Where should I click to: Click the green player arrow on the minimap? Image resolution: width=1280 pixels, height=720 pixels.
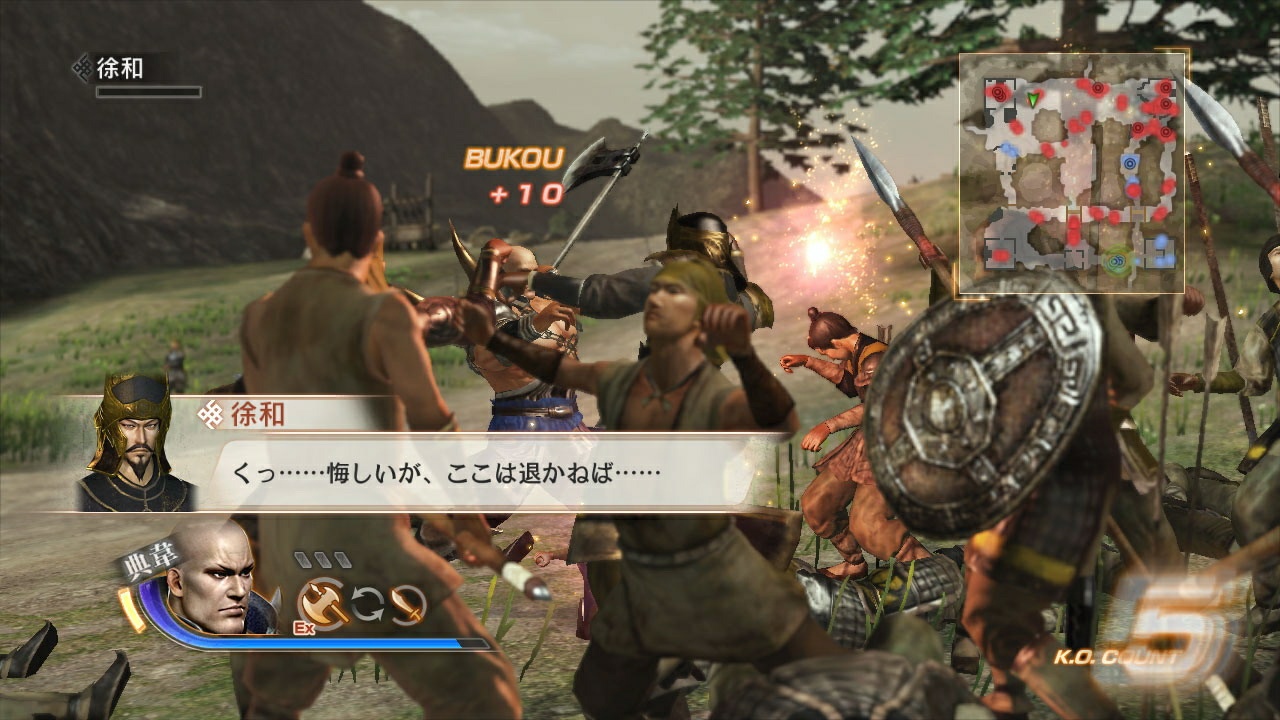1032,100
